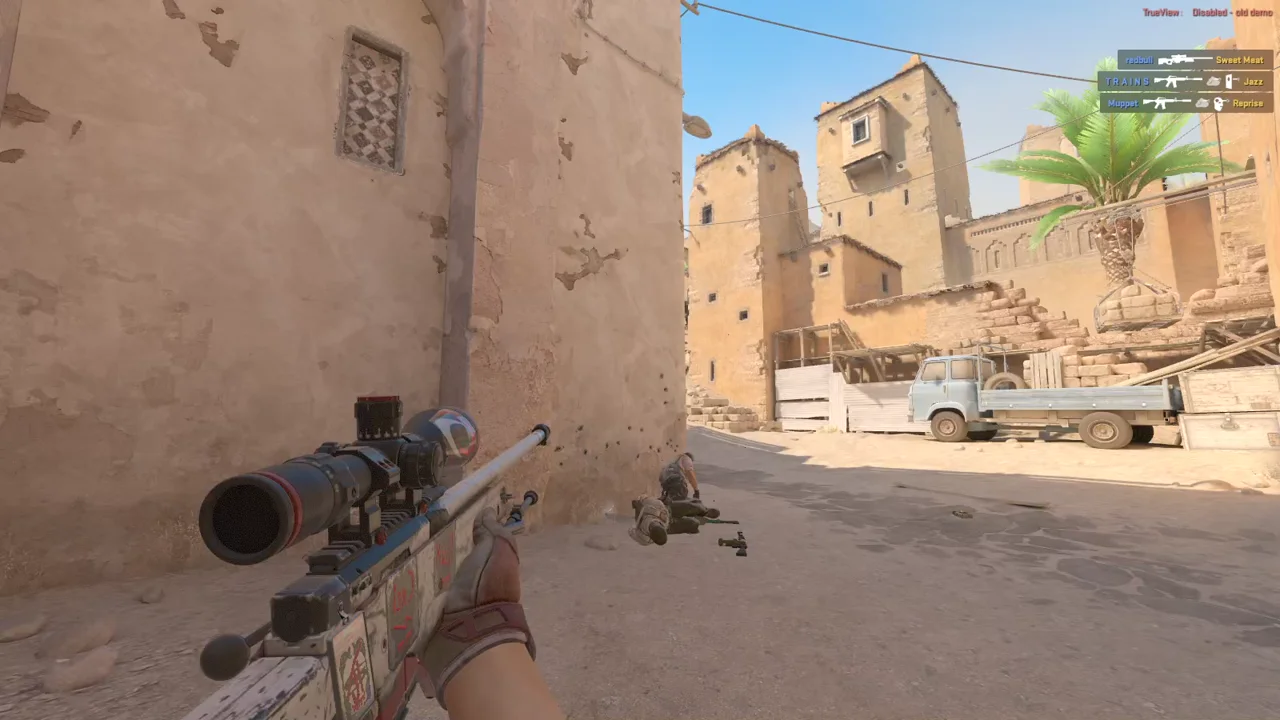Choose the Muppet kills Reprise feed row
The image size is (1280, 720).
click(x=1186, y=103)
